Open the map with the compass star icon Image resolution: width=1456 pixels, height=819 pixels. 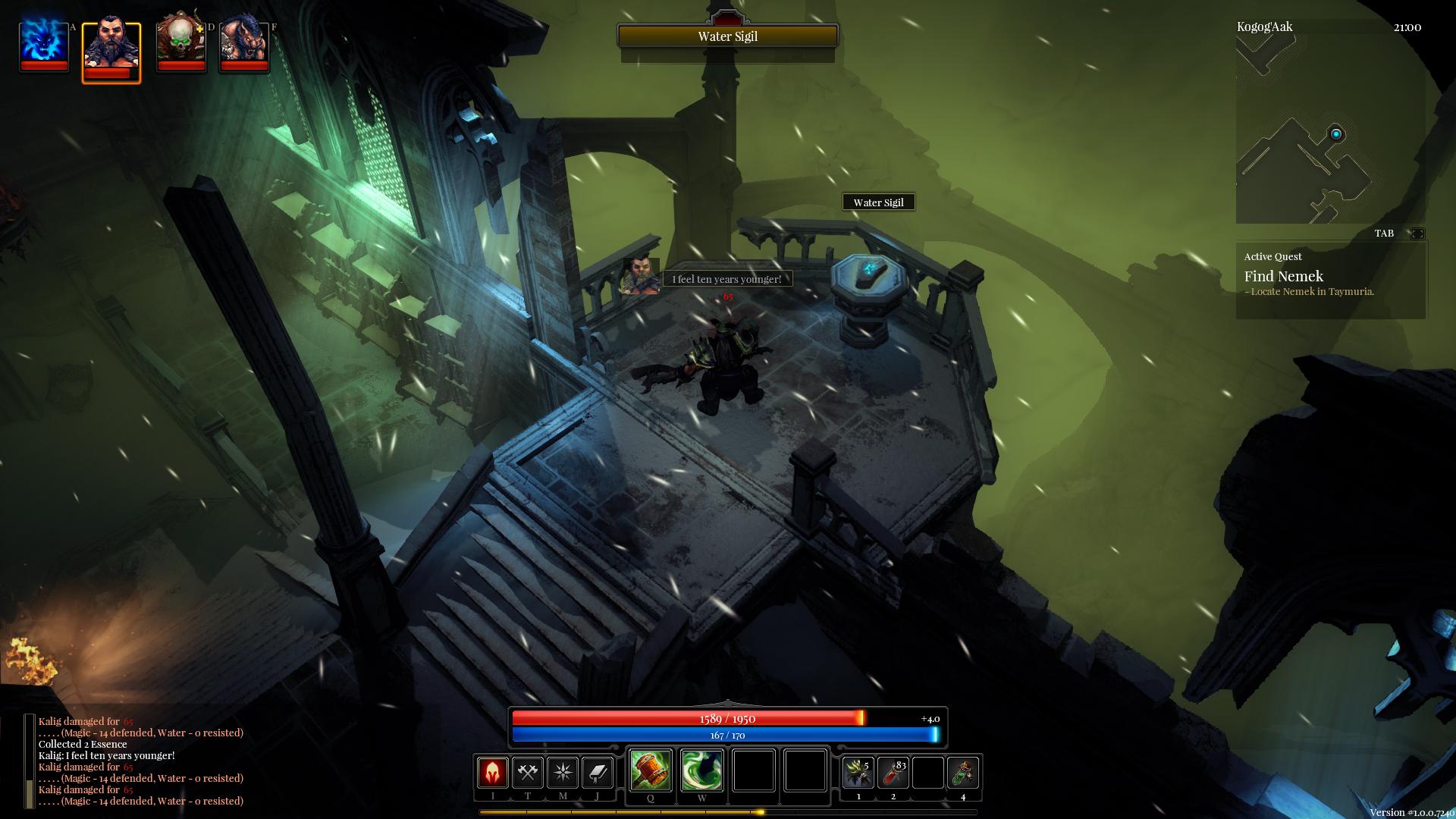pyautogui.click(x=563, y=773)
